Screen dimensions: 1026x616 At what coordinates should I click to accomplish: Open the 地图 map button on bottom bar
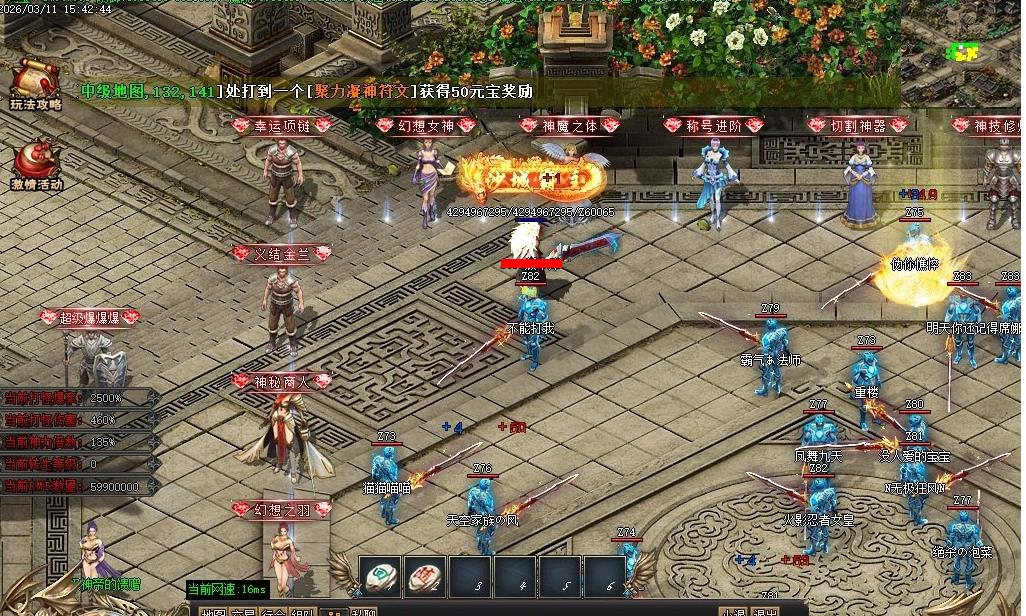(x=213, y=612)
